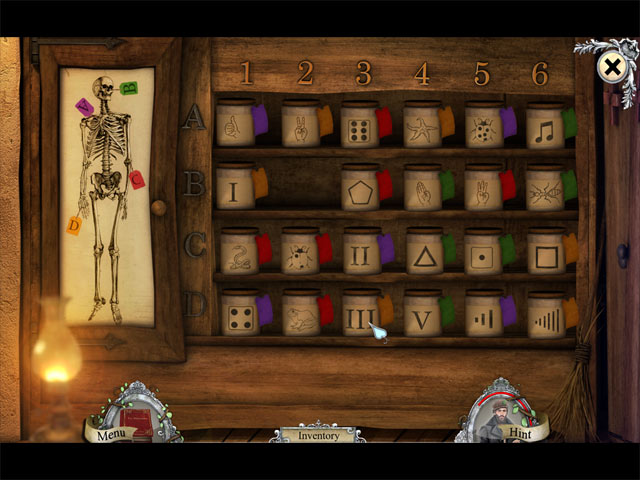The height and width of the screenshot is (480, 640).
Task: Click the jar marked with Roman numeral V
Action: pyautogui.click(x=422, y=317)
